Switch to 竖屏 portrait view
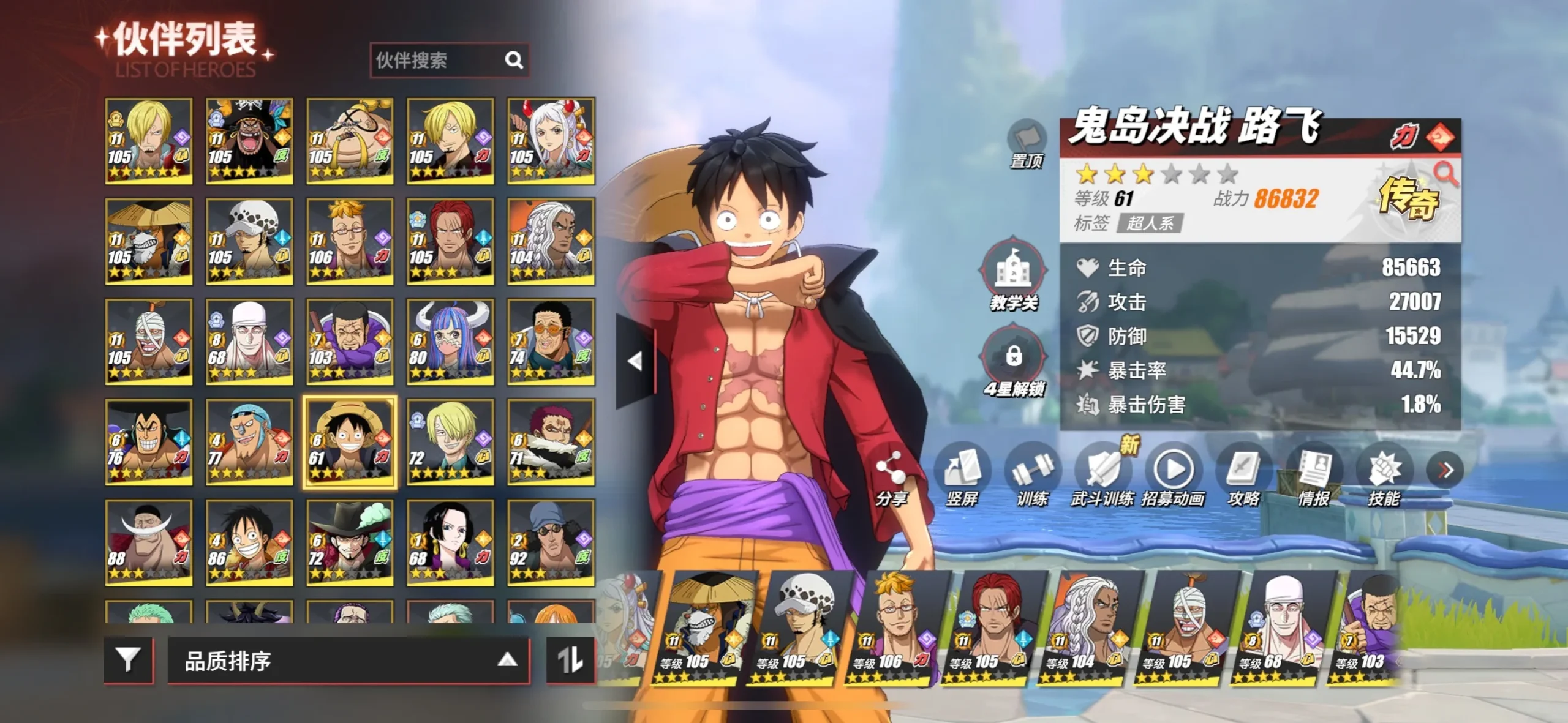 click(x=962, y=476)
